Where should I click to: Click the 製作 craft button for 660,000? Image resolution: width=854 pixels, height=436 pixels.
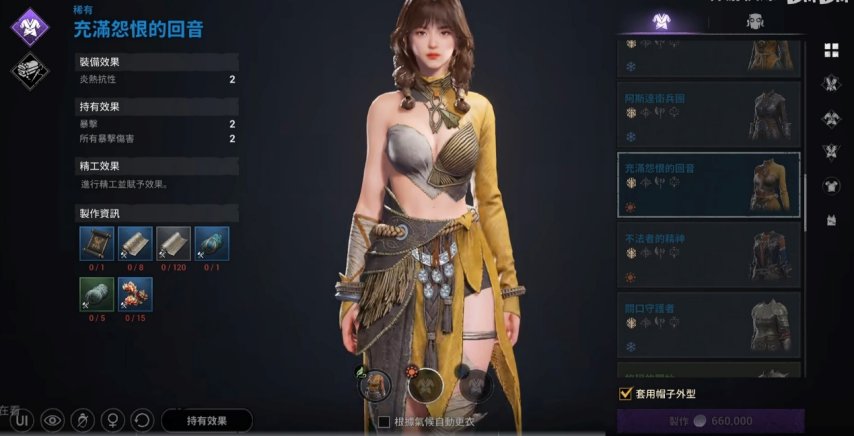[x=710, y=421]
